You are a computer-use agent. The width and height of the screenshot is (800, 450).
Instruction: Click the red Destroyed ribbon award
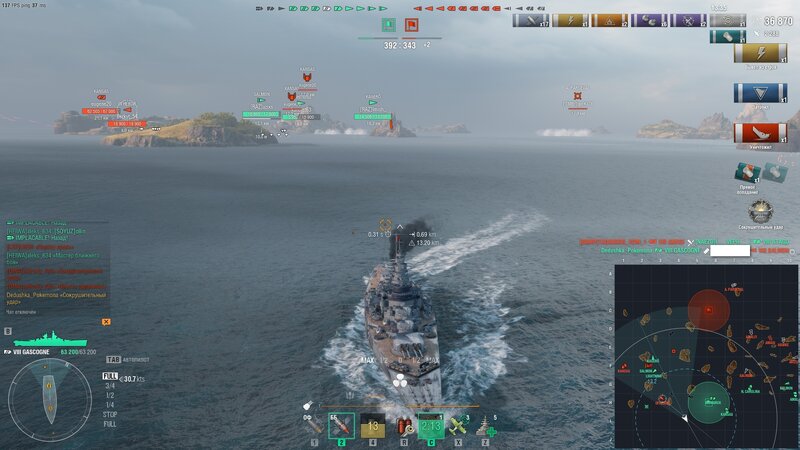coord(760,132)
